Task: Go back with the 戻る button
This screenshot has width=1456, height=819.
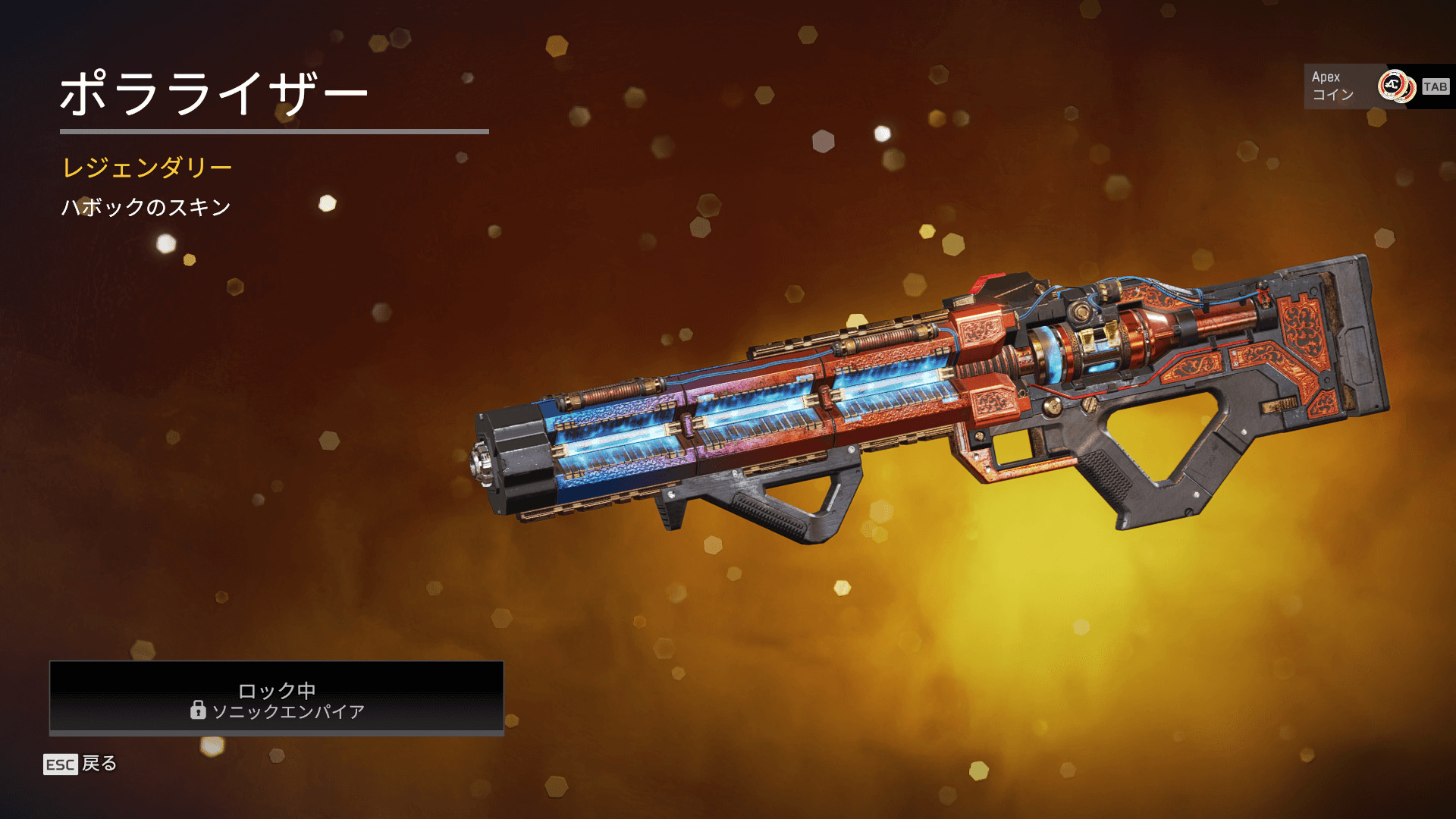Action: point(81,764)
